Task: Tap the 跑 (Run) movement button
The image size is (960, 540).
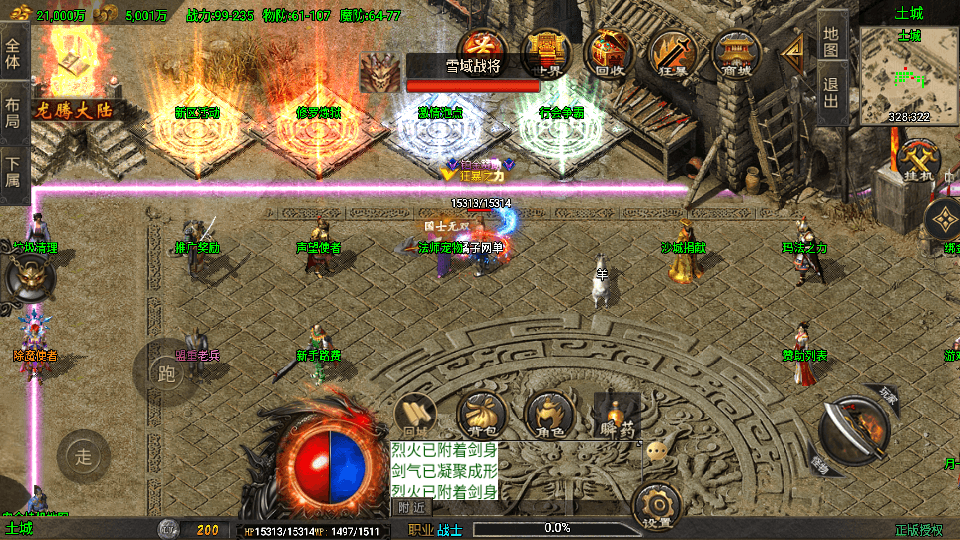Action: [166, 372]
